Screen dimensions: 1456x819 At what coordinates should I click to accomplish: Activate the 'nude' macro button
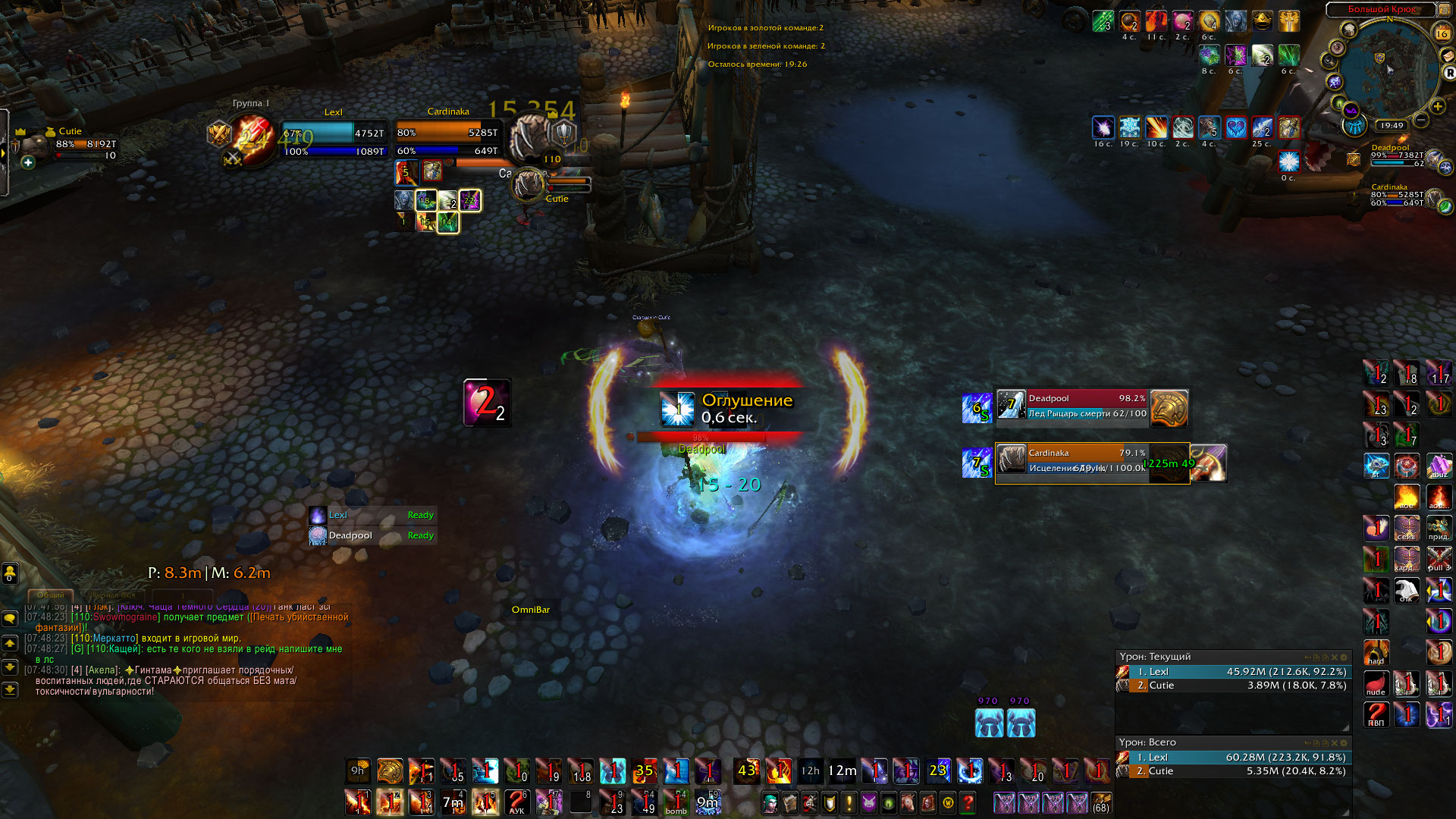coord(1376,683)
